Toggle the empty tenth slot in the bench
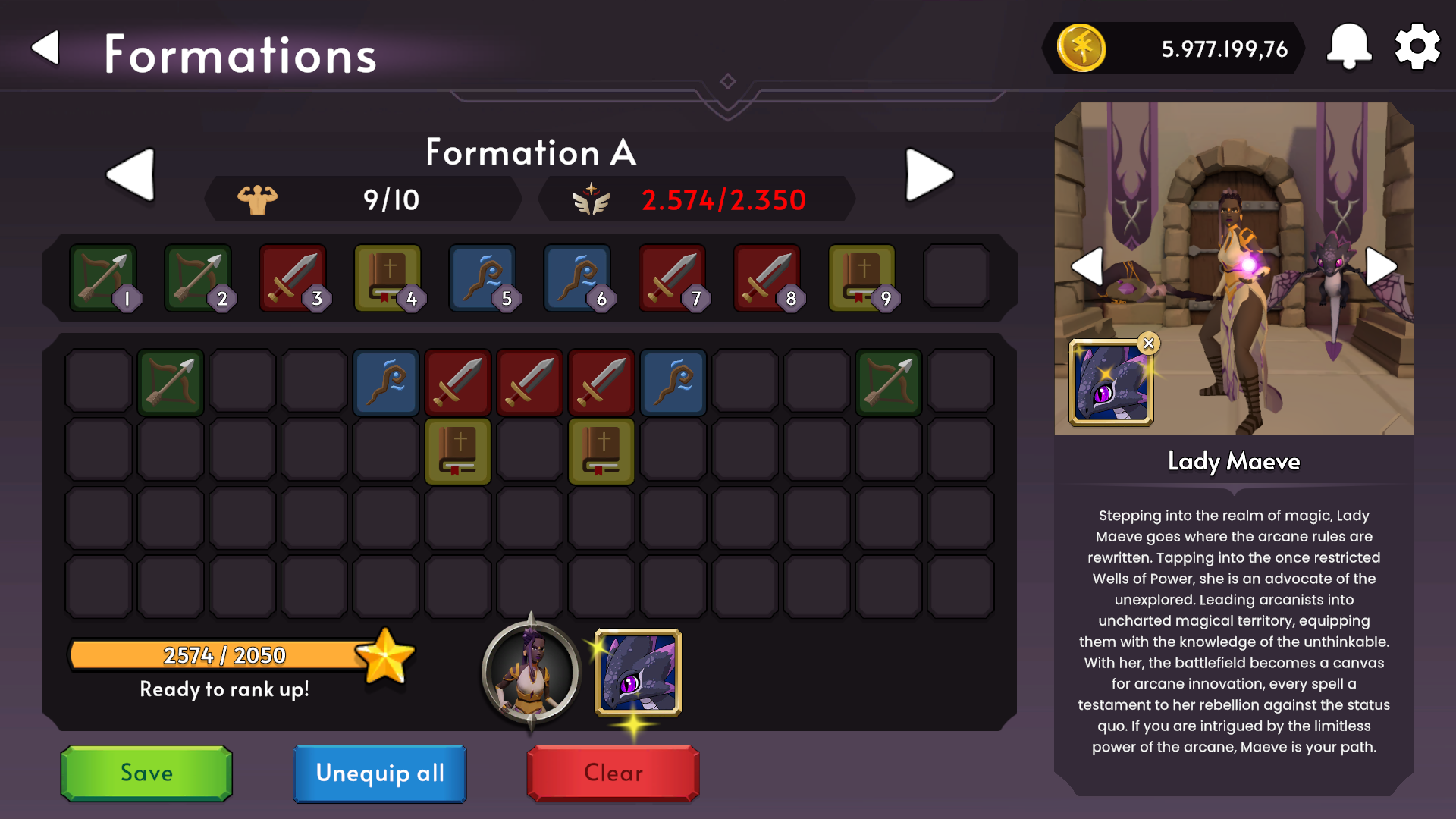 [957, 277]
